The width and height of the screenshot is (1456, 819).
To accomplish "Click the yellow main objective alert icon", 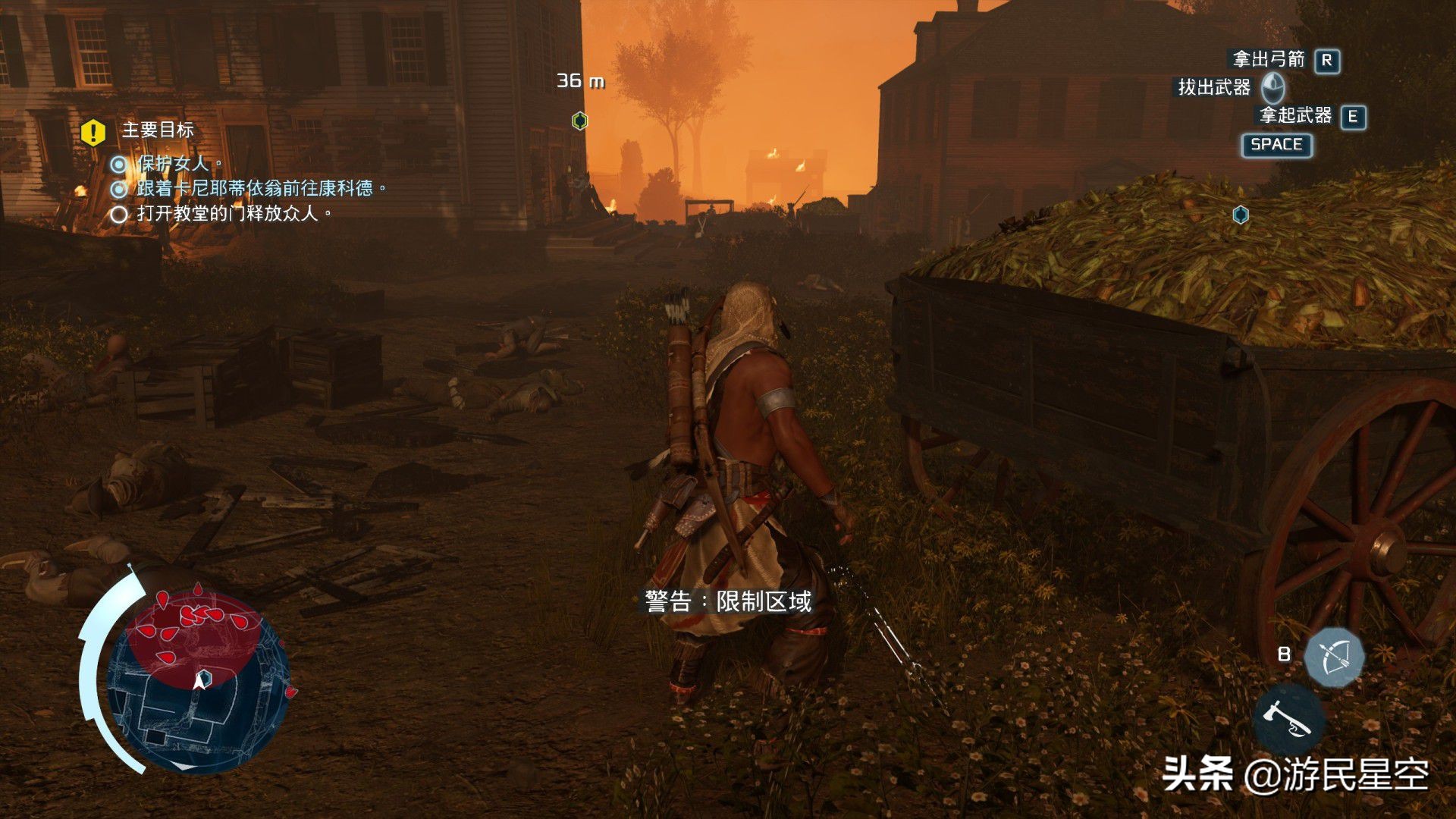I will coord(93,133).
